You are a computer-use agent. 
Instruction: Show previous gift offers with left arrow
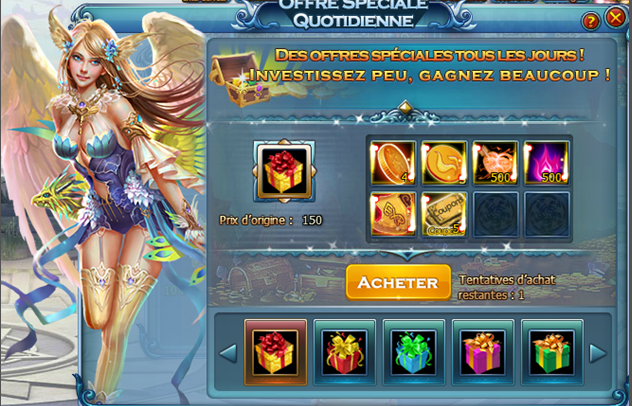[228, 352]
